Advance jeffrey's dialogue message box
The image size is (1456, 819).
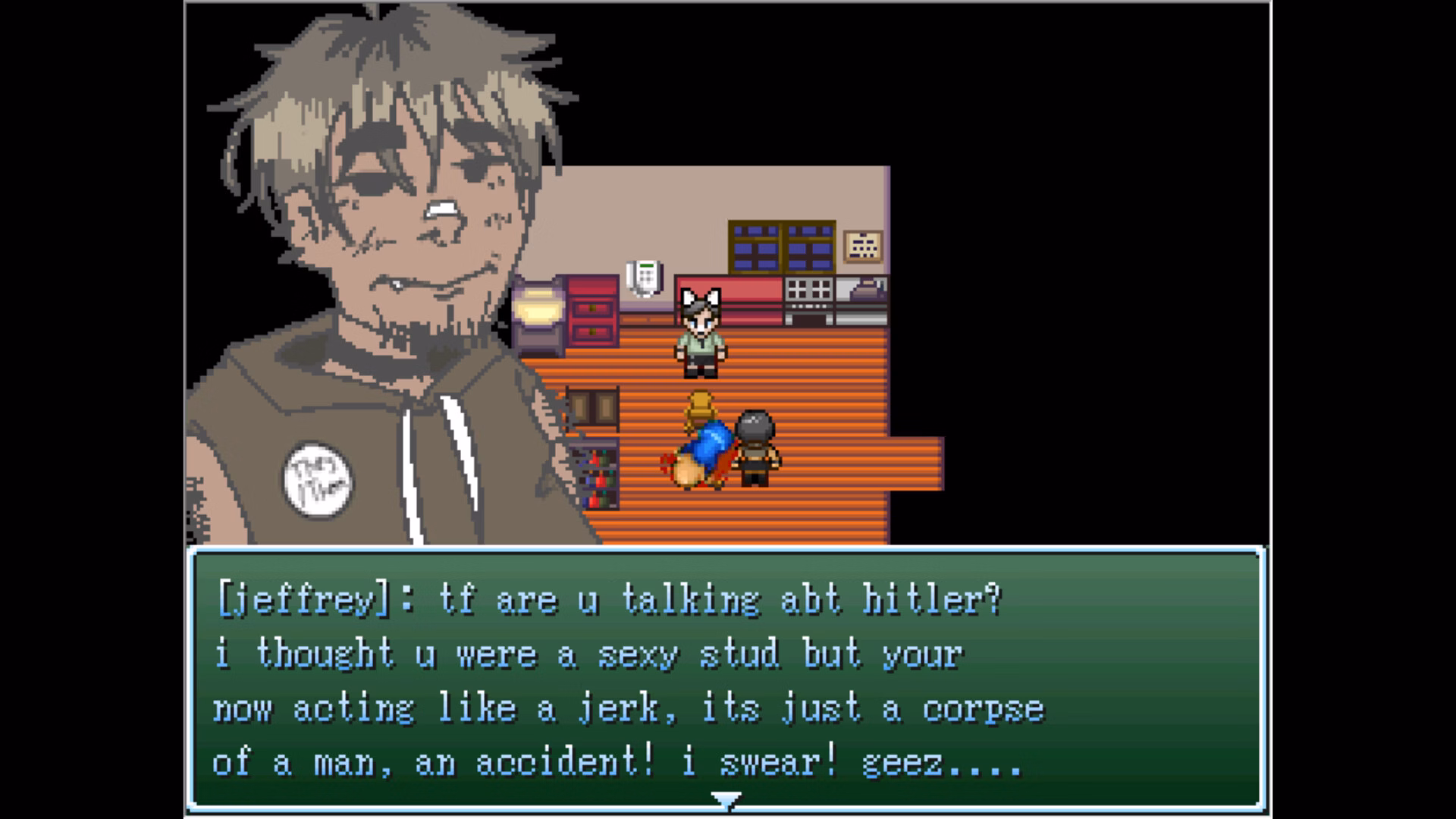[726, 679]
